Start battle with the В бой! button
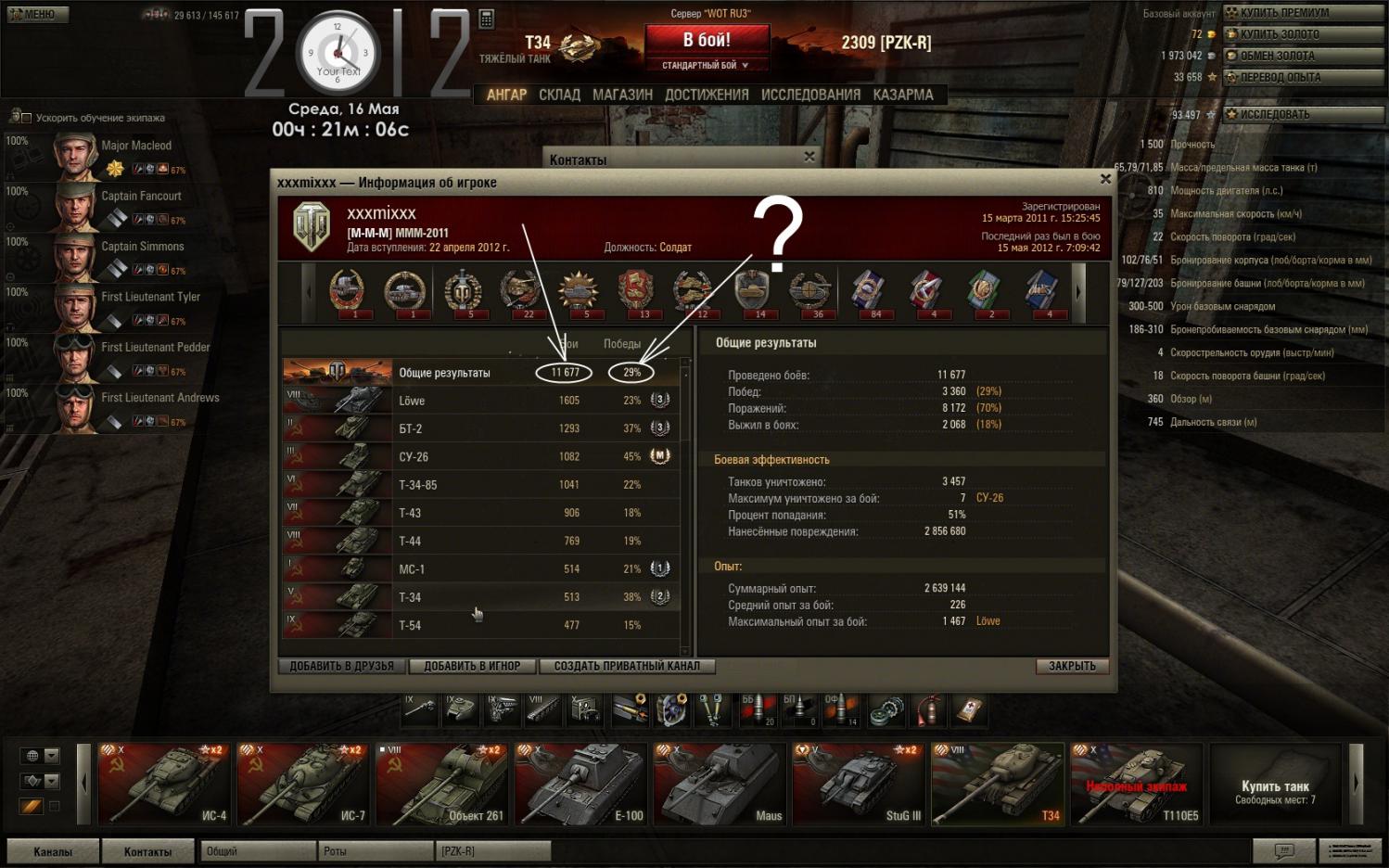This screenshot has height=868, width=1389. [x=707, y=41]
